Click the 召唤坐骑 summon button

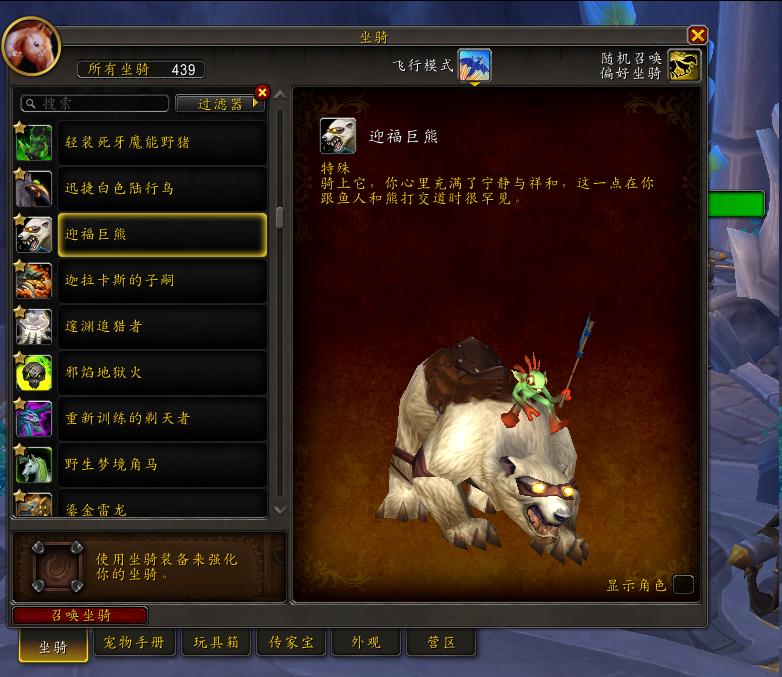pos(81,615)
